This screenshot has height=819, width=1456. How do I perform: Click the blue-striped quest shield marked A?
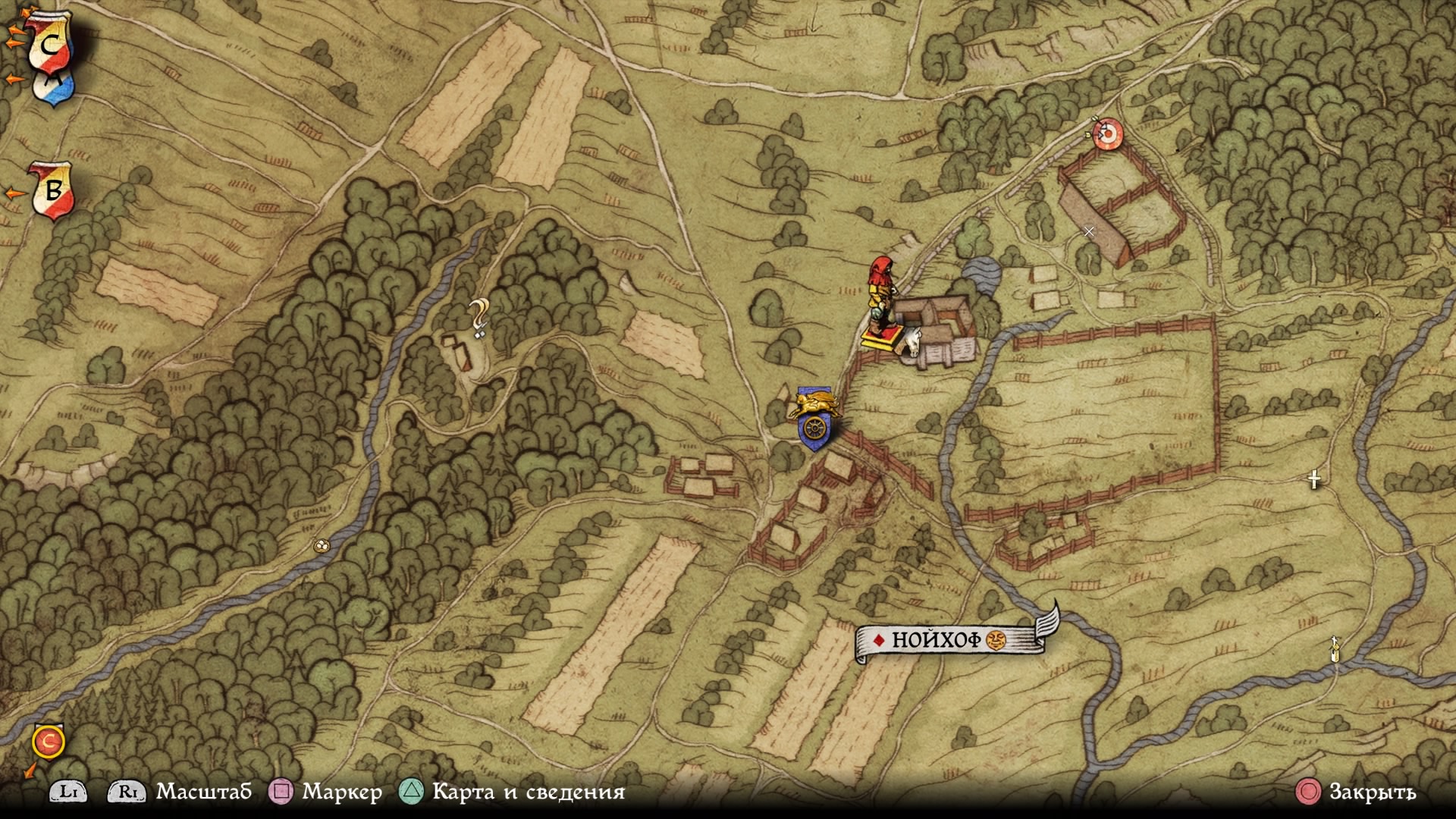pos(55,87)
